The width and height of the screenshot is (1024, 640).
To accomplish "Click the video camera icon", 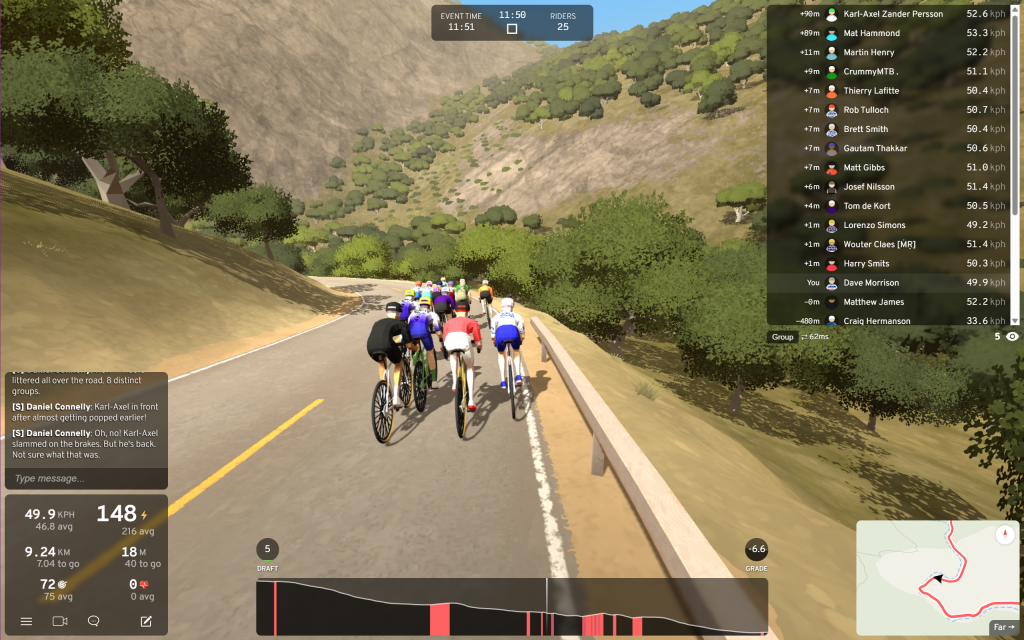I will point(60,621).
